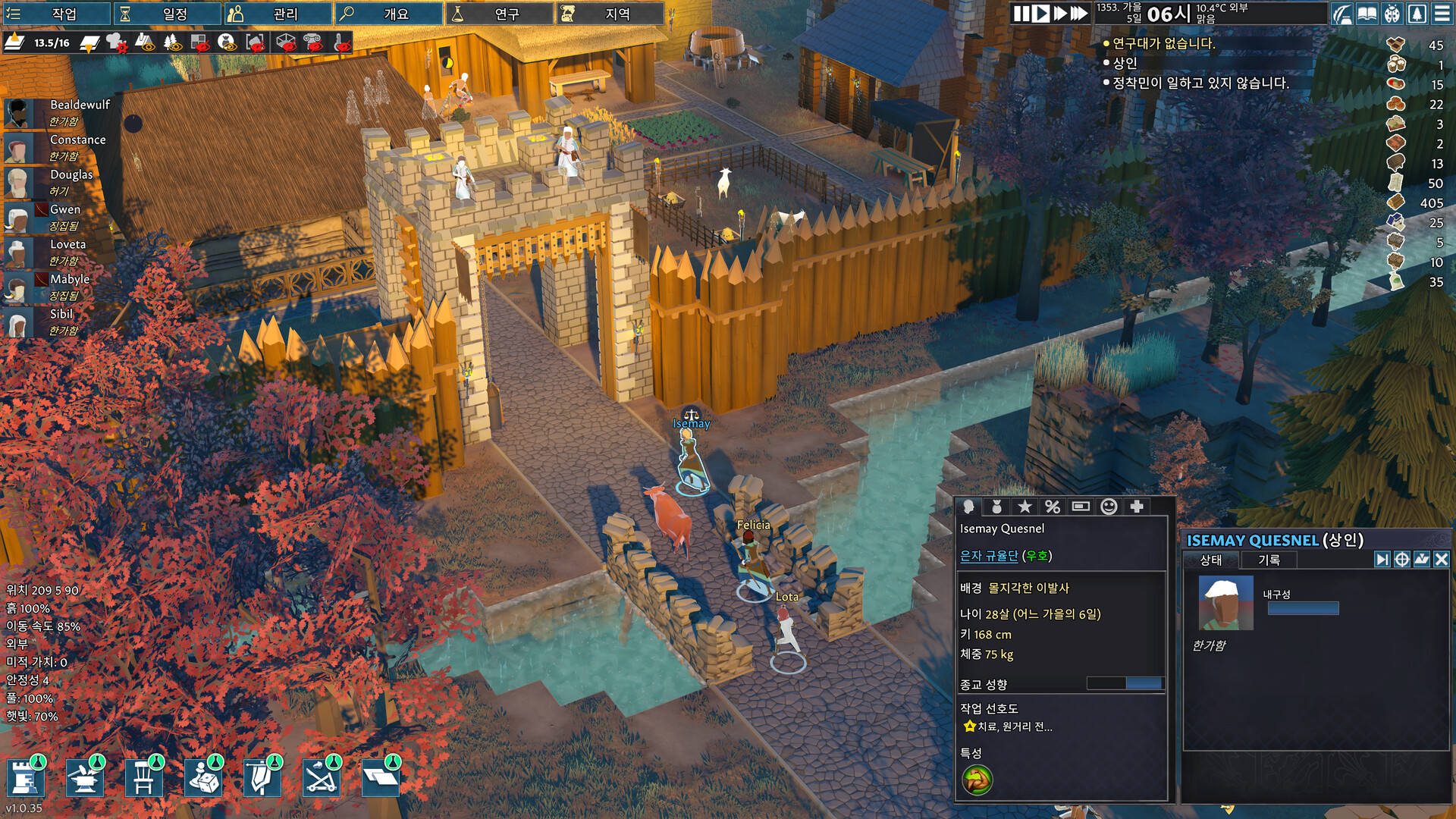This screenshot has width=1456, height=819.
Task: Open the almanac book icon
Action: [x=1367, y=14]
